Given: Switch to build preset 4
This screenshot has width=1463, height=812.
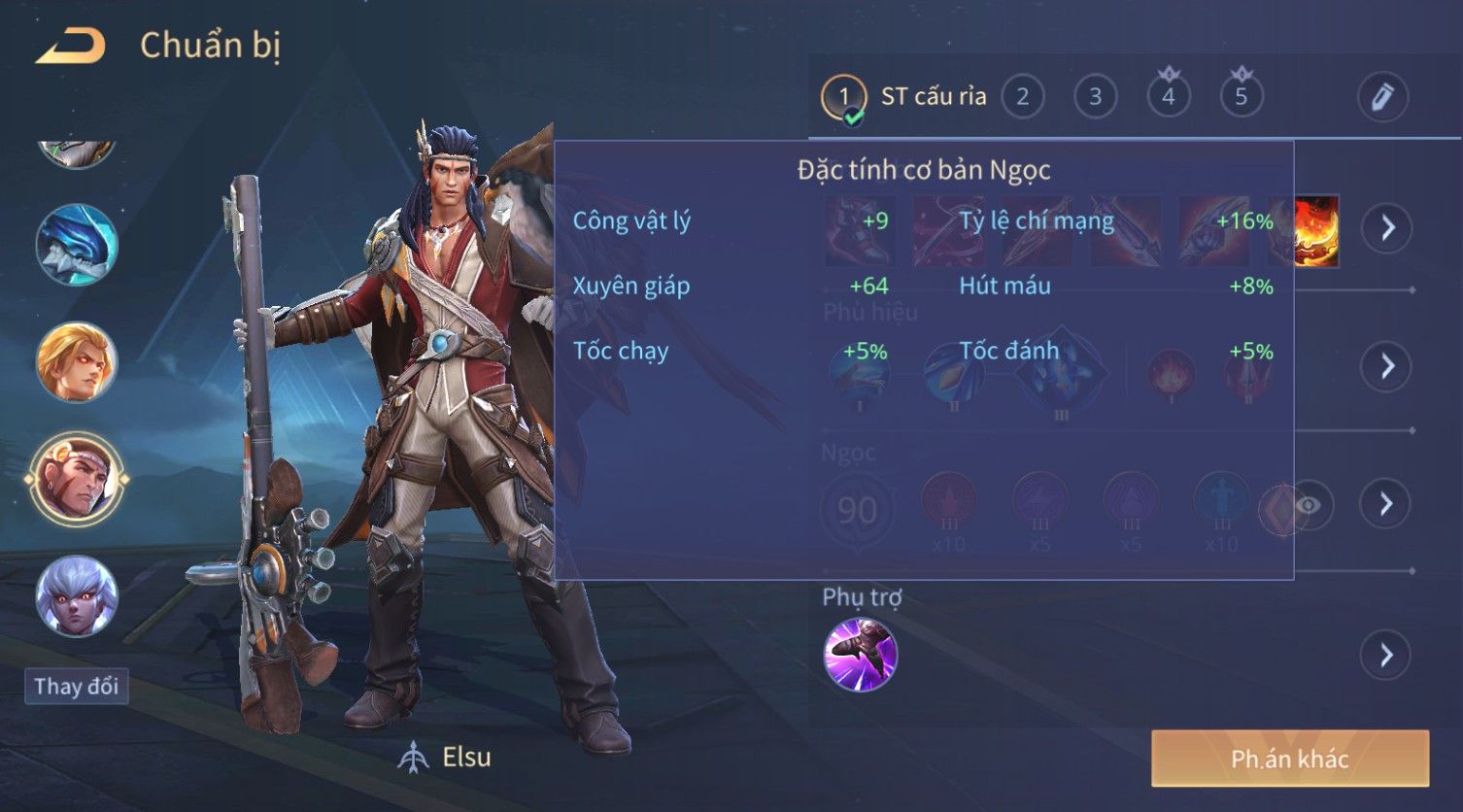Looking at the screenshot, I should (x=1168, y=97).
